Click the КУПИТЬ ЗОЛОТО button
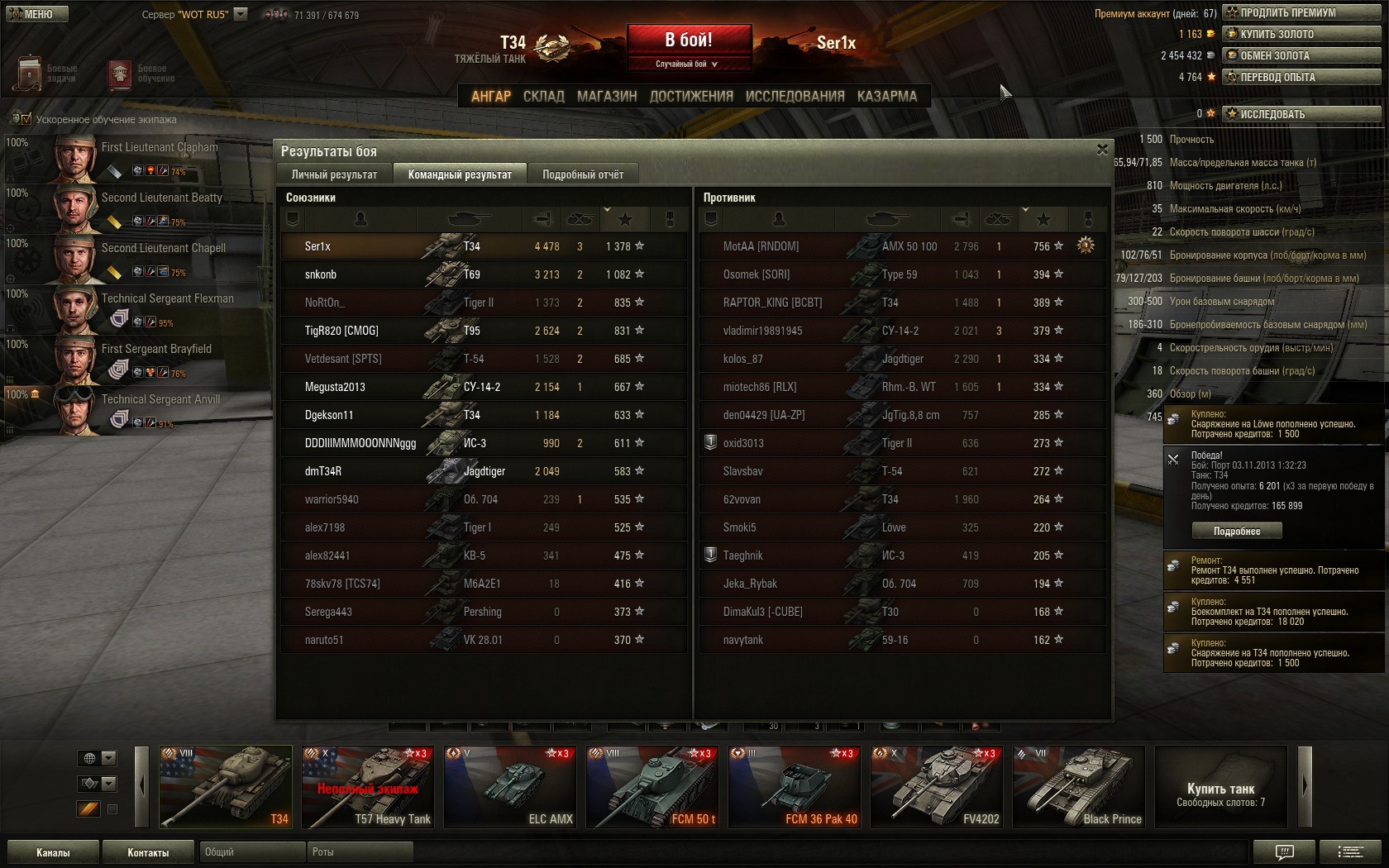 pos(1302,34)
